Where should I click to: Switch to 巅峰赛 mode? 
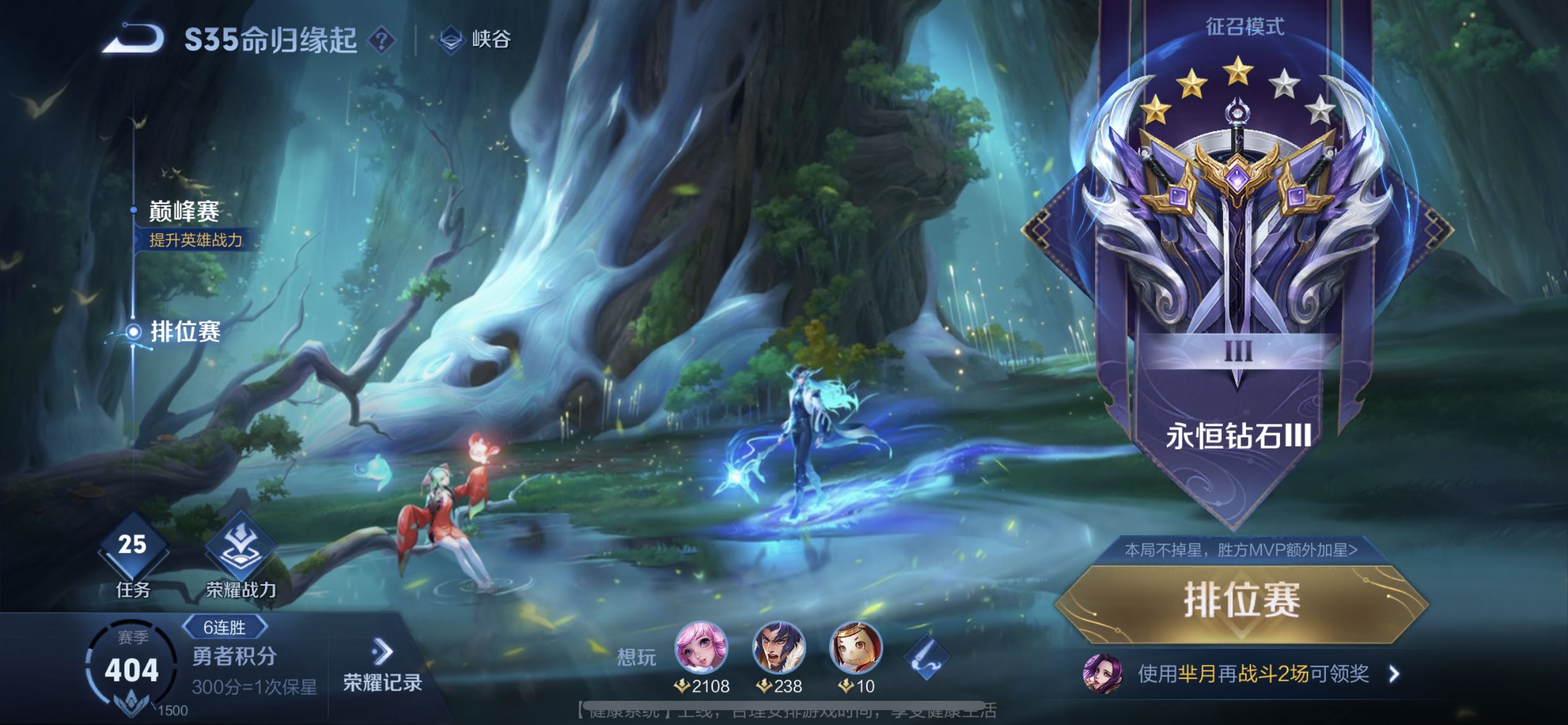[184, 212]
